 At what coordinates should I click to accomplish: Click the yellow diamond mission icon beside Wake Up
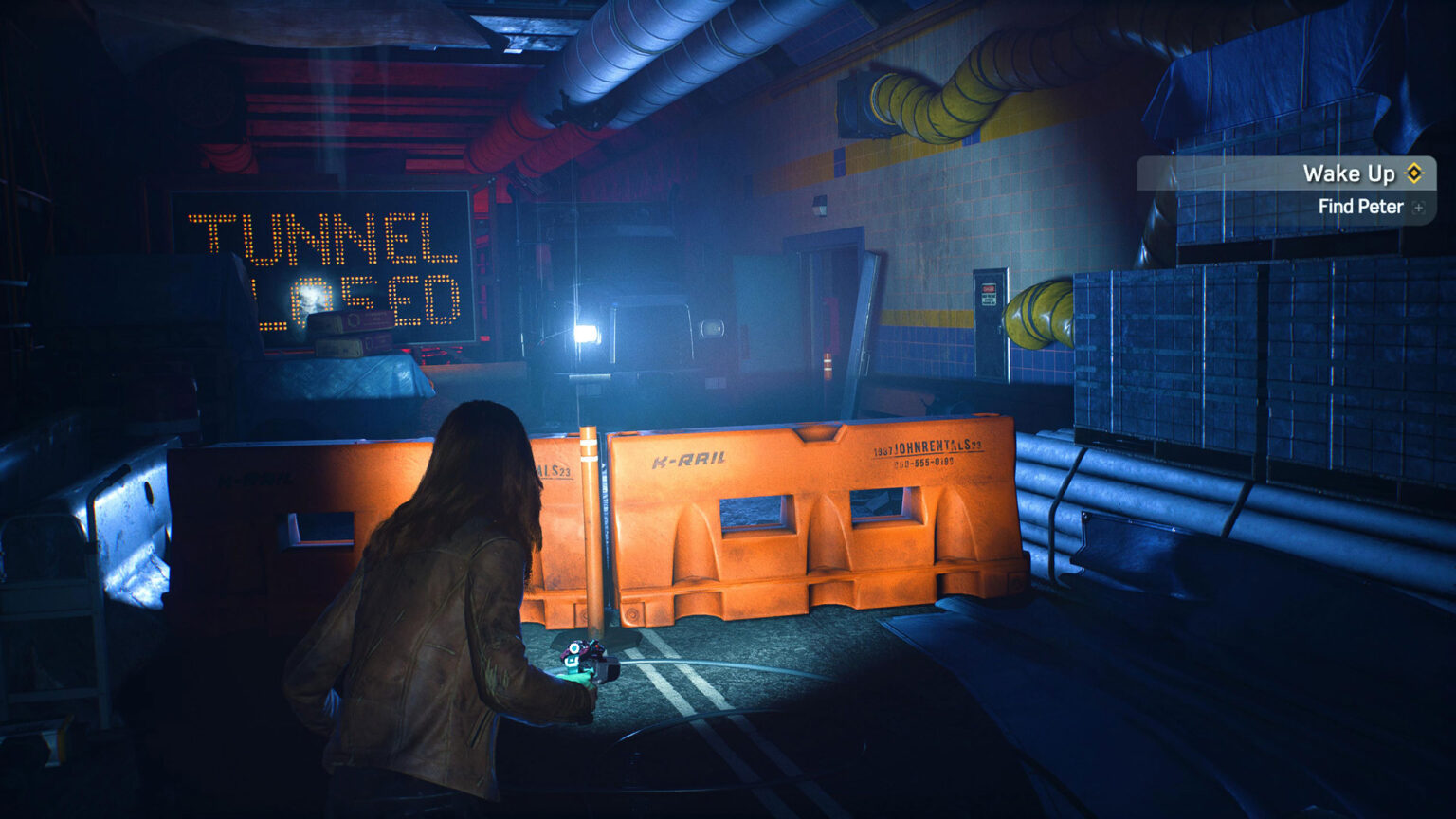pos(1412,173)
